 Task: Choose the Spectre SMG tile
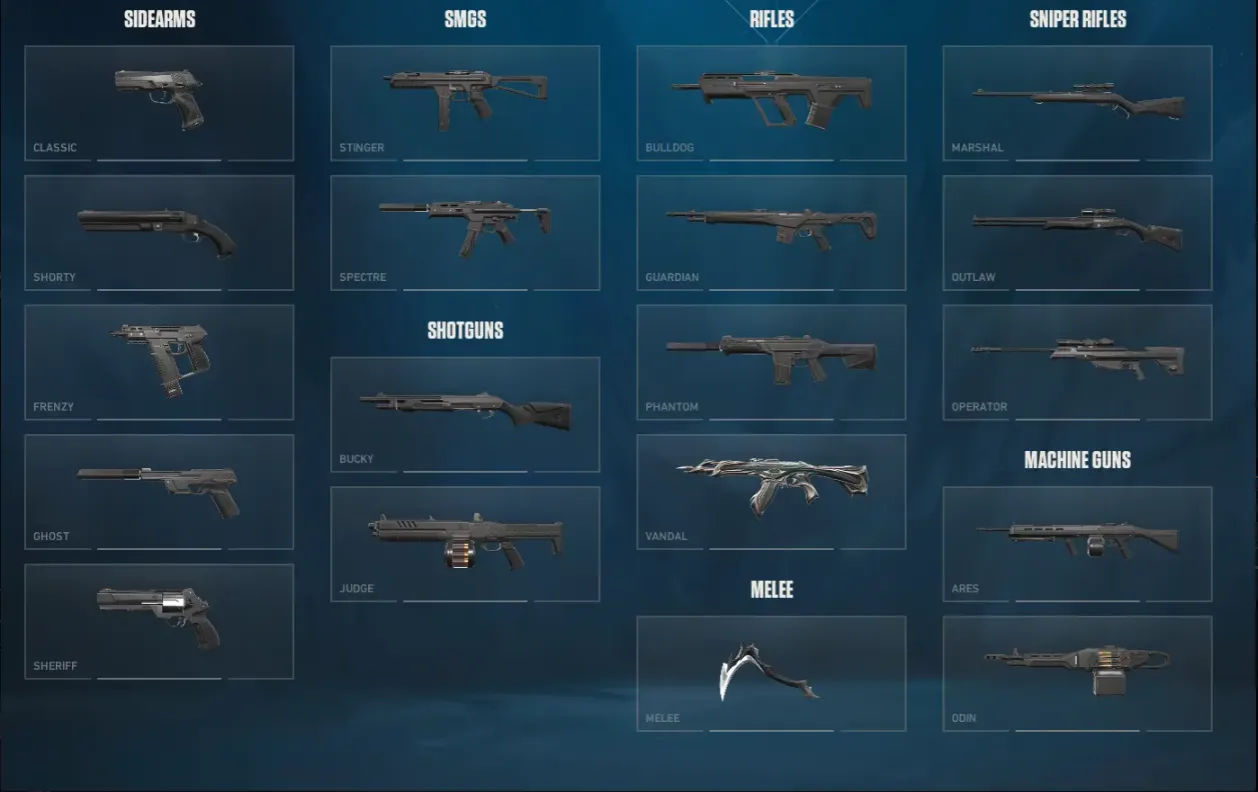pyautogui.click(x=465, y=233)
